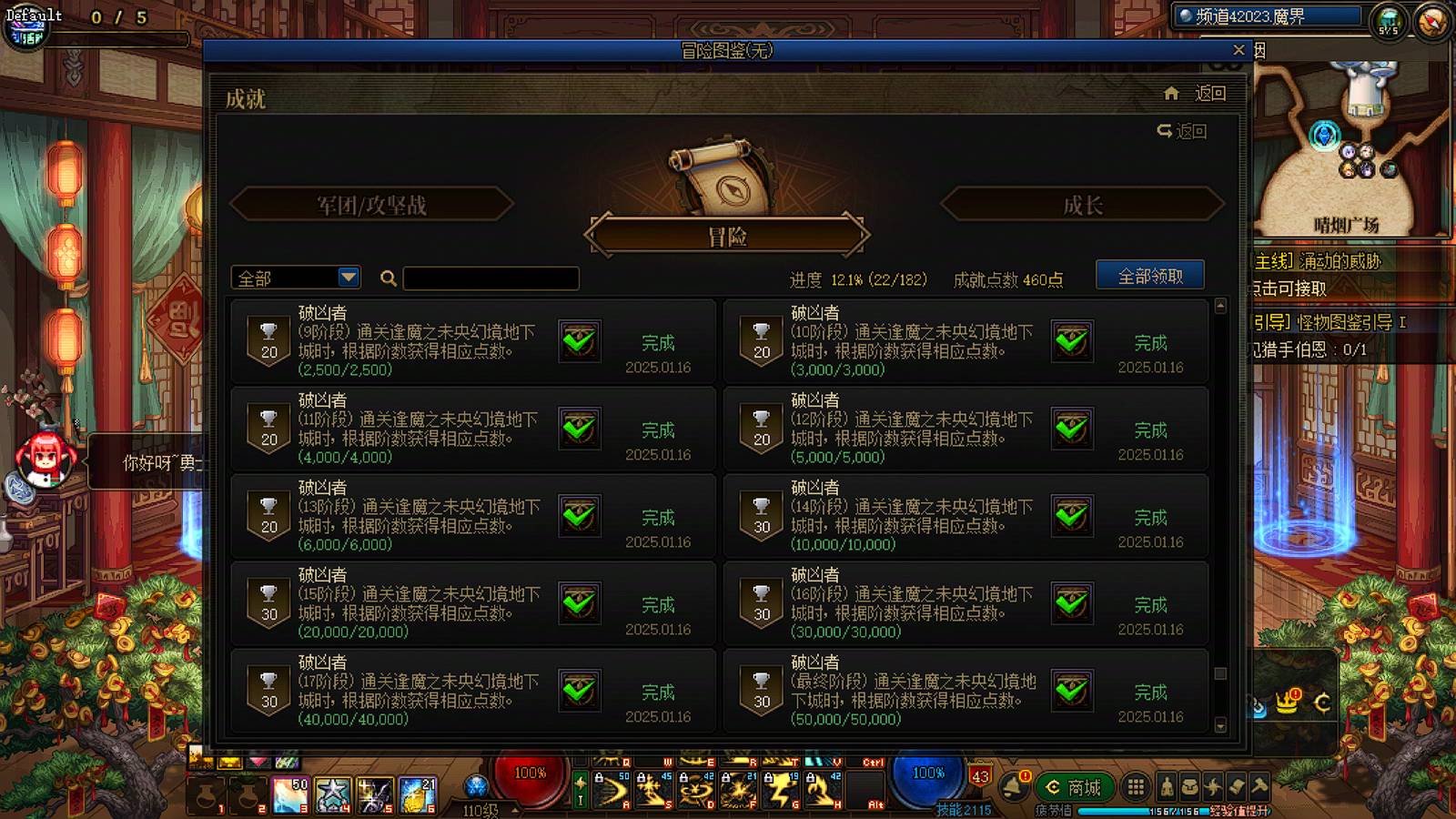
Task: Open the grid menu icon beside the shop button
Action: click(x=1135, y=787)
